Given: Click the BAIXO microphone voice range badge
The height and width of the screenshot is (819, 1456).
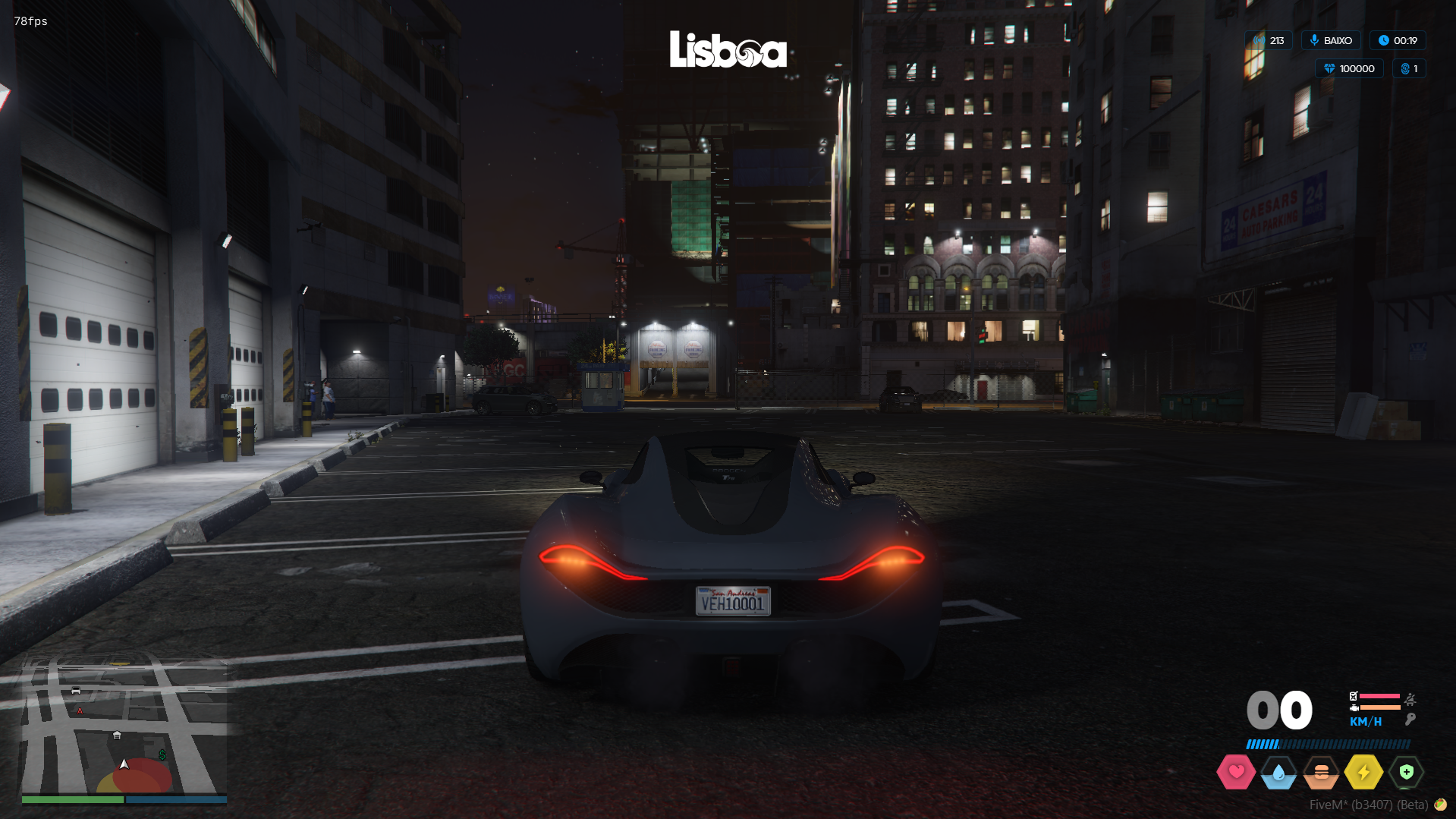Looking at the screenshot, I should [1331, 40].
